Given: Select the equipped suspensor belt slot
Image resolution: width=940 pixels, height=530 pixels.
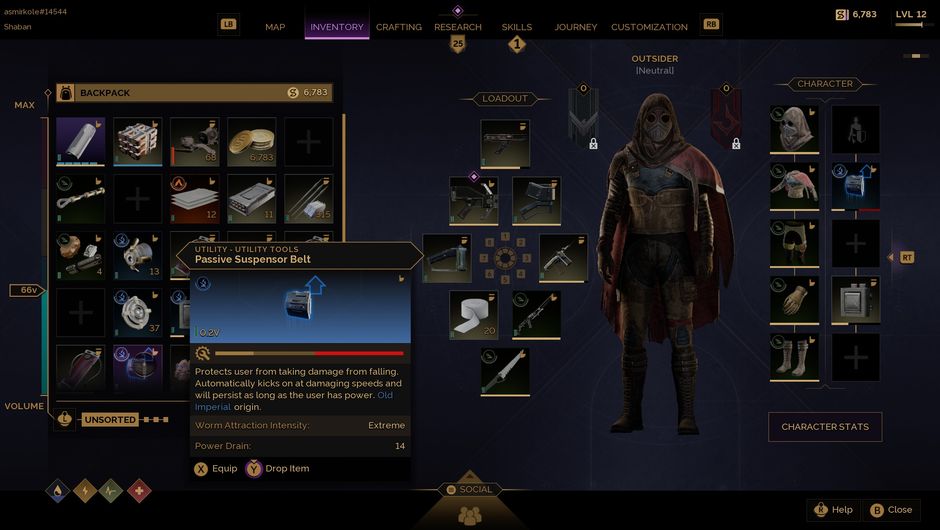Looking at the screenshot, I should click(x=856, y=187).
